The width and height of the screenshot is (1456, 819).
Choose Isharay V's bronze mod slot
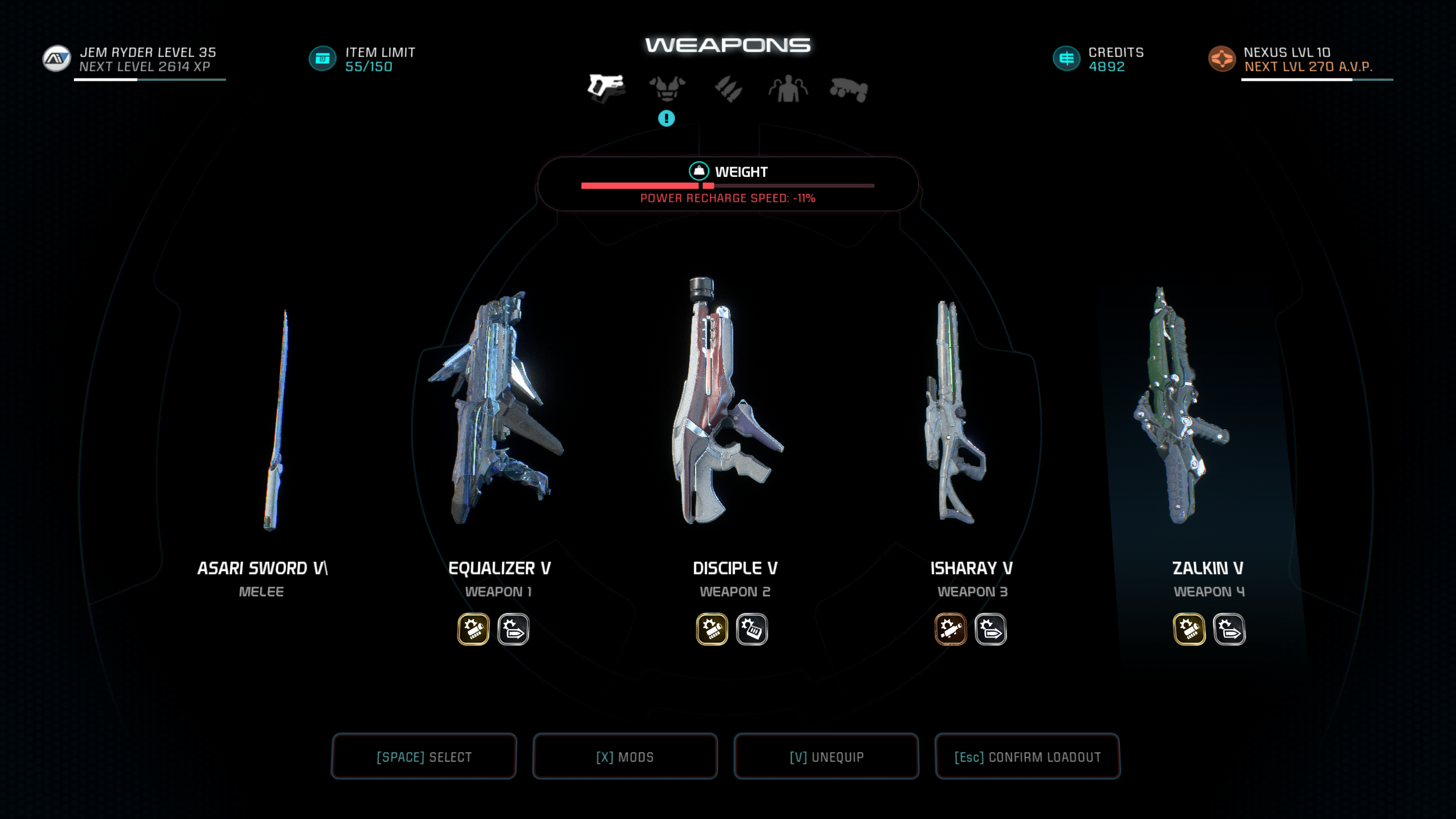click(950, 629)
